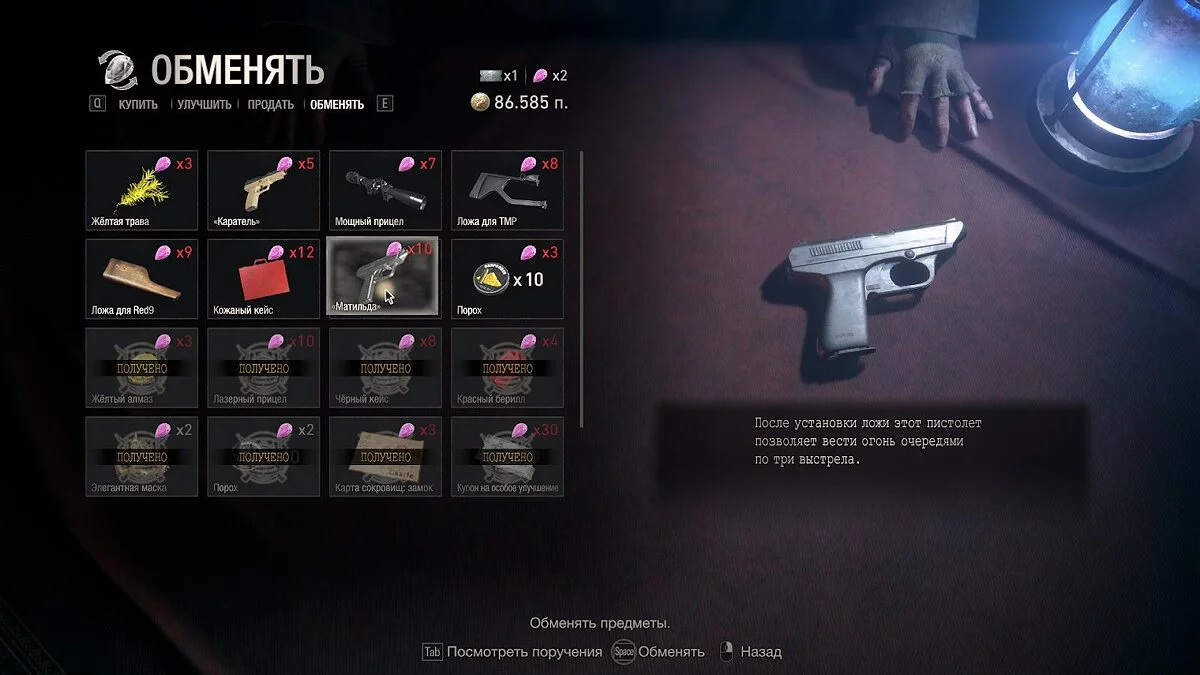Pick the available Порох x10 item

click(507, 279)
